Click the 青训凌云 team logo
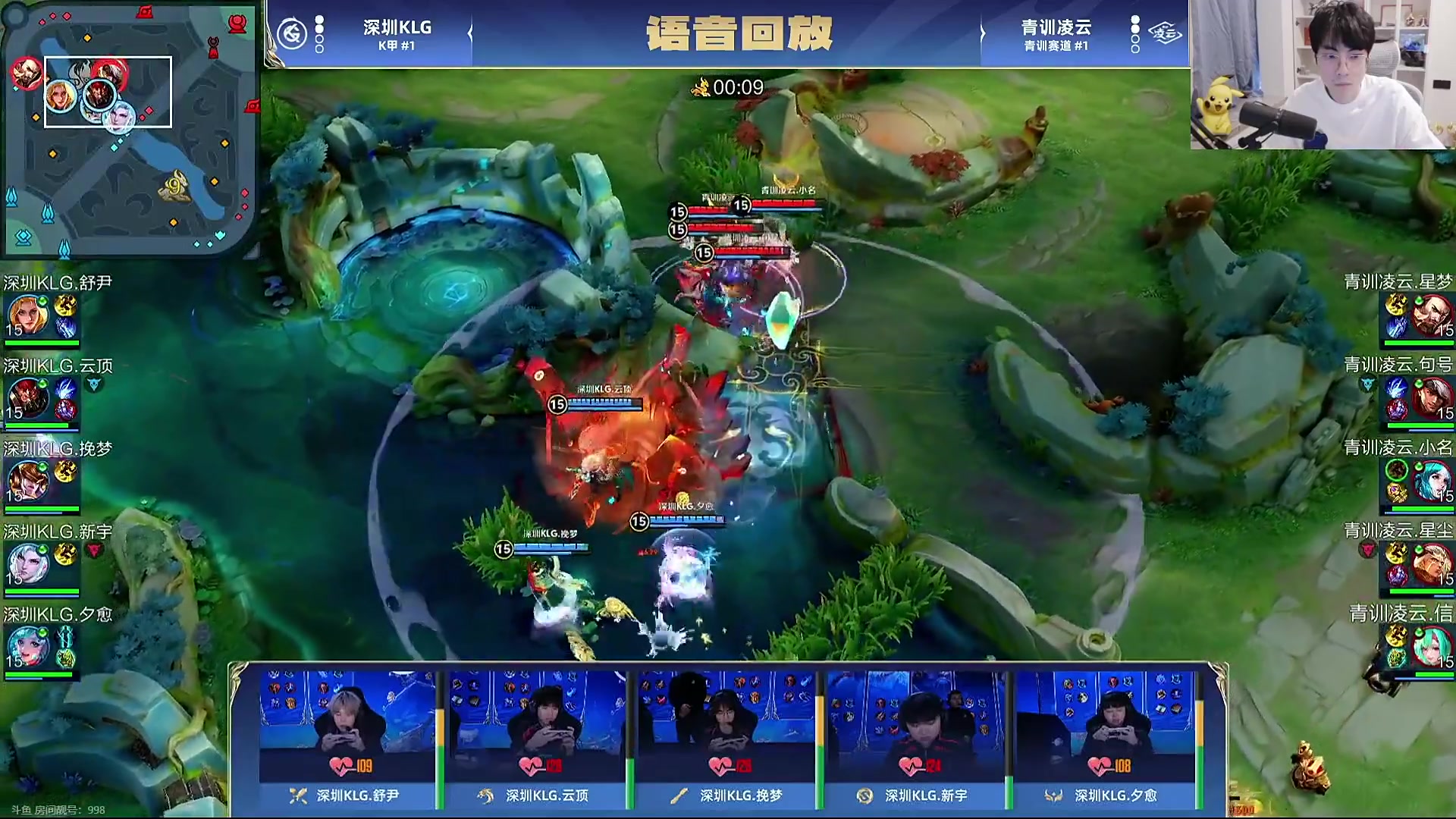The image size is (1456, 819). 1164,34
